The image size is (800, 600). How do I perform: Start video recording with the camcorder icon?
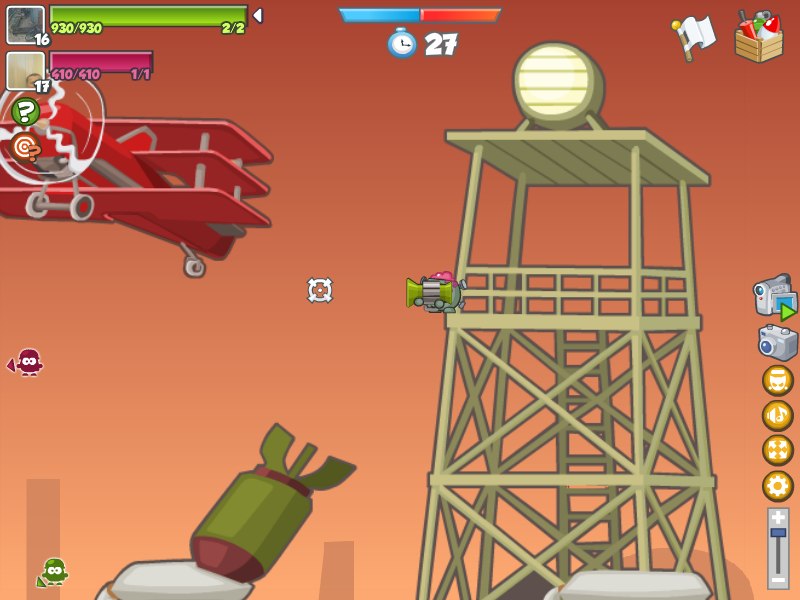tap(775, 297)
